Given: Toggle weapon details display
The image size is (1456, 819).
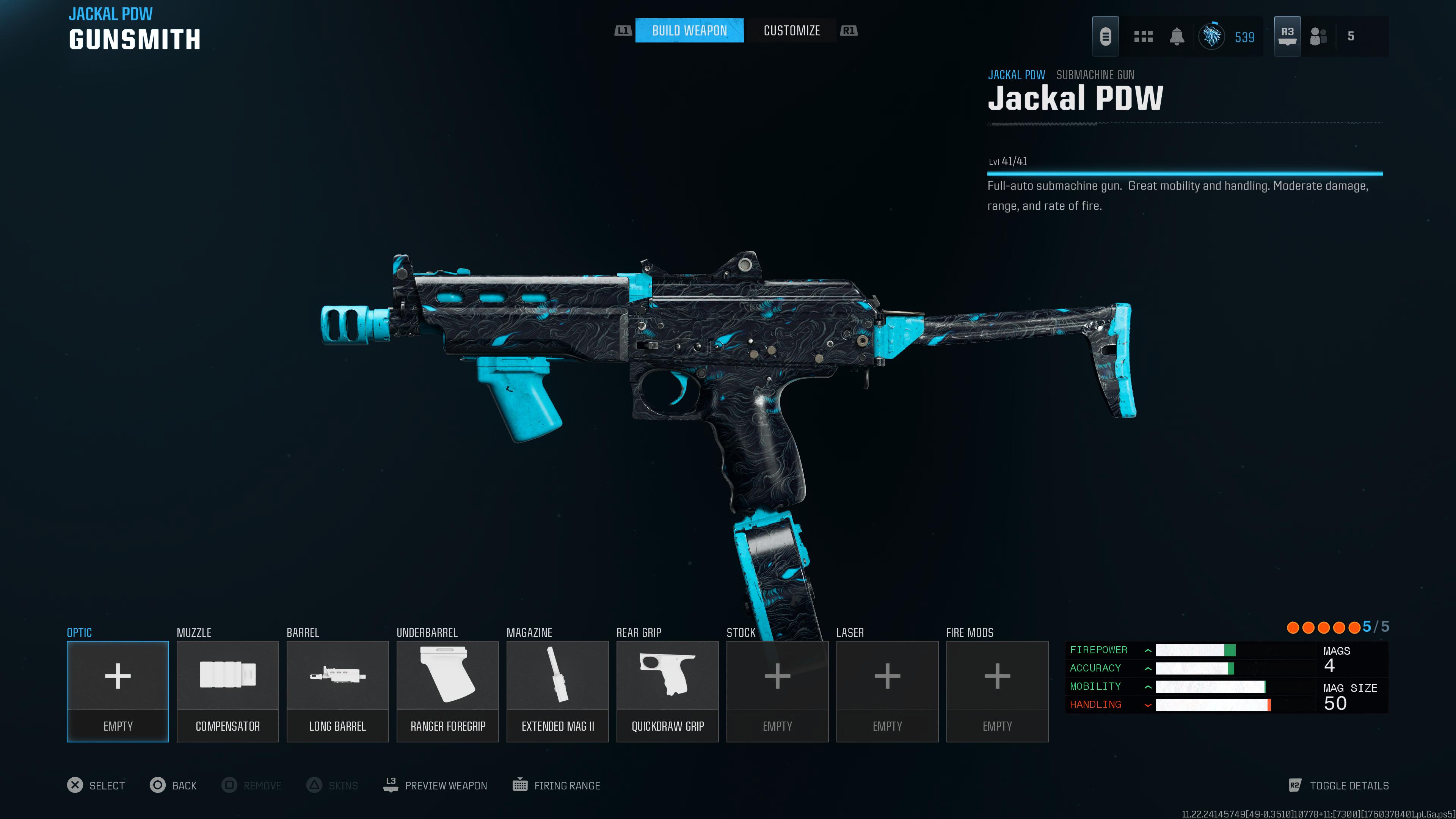Looking at the screenshot, I should point(1338,785).
